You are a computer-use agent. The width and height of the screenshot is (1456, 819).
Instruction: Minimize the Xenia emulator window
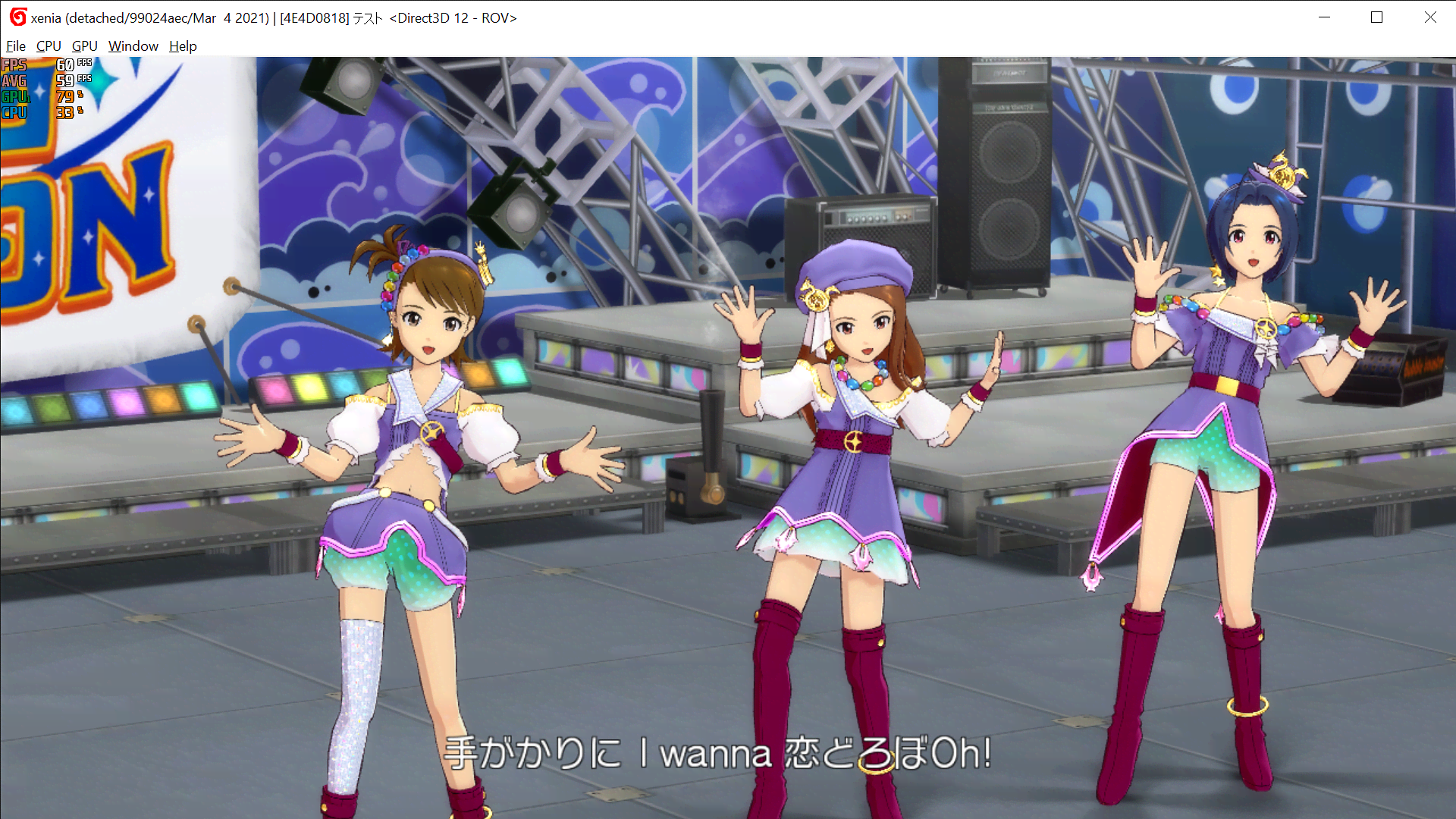(1324, 17)
